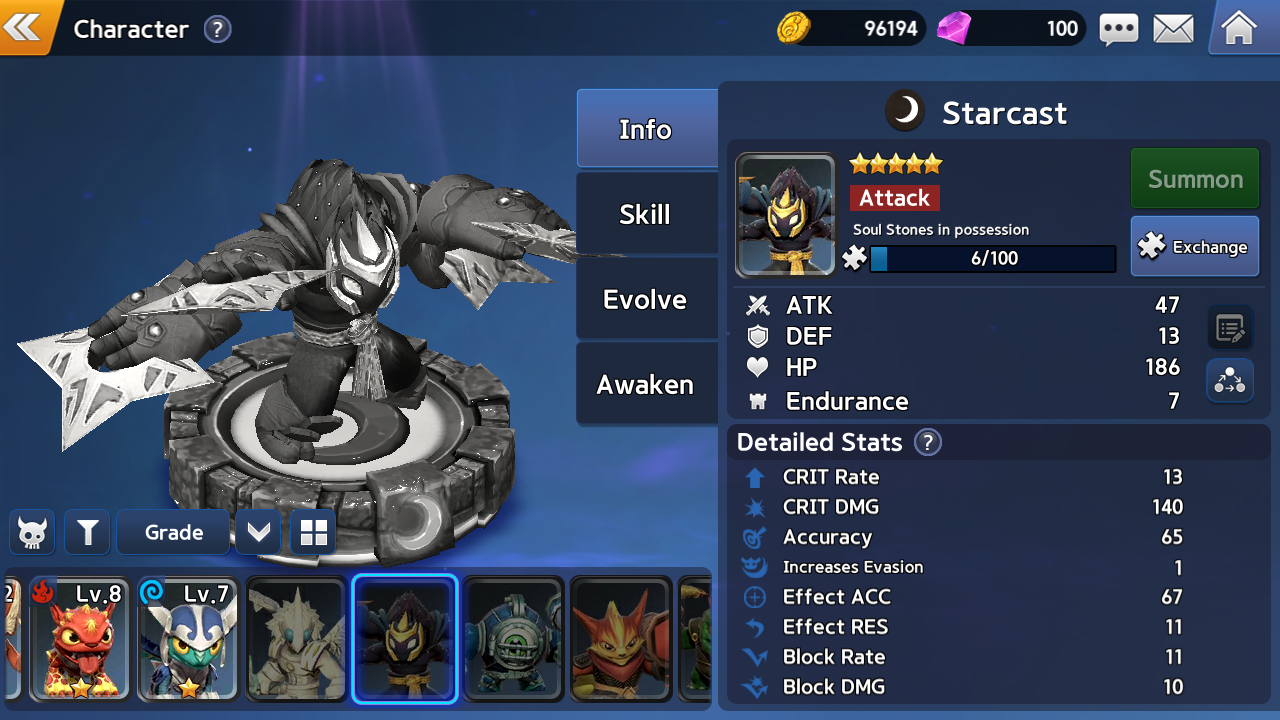This screenshot has width=1280, height=720.
Task: Open the chat speech bubble
Action: [1118, 29]
